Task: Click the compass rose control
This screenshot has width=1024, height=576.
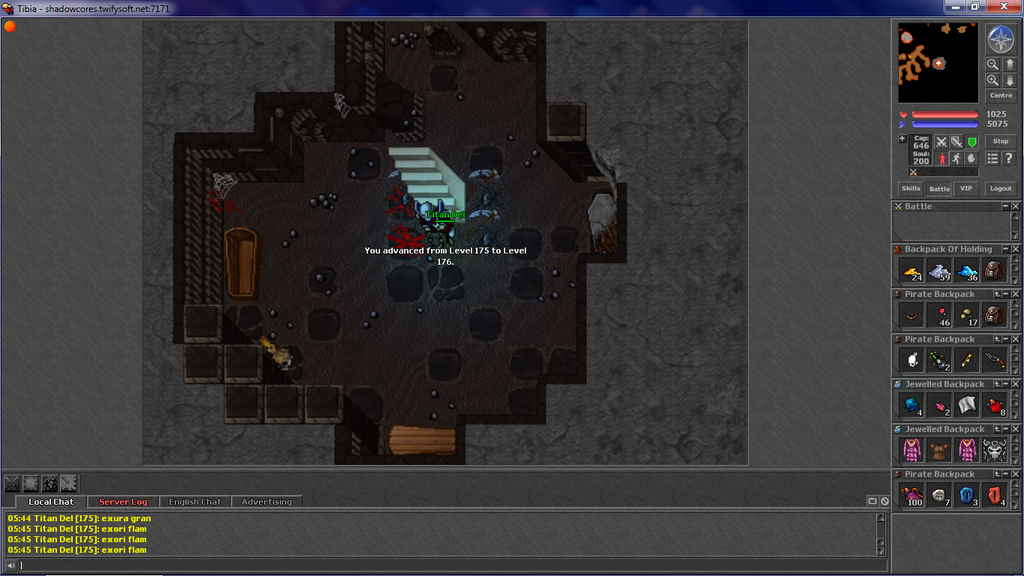Action: click(x=1001, y=39)
